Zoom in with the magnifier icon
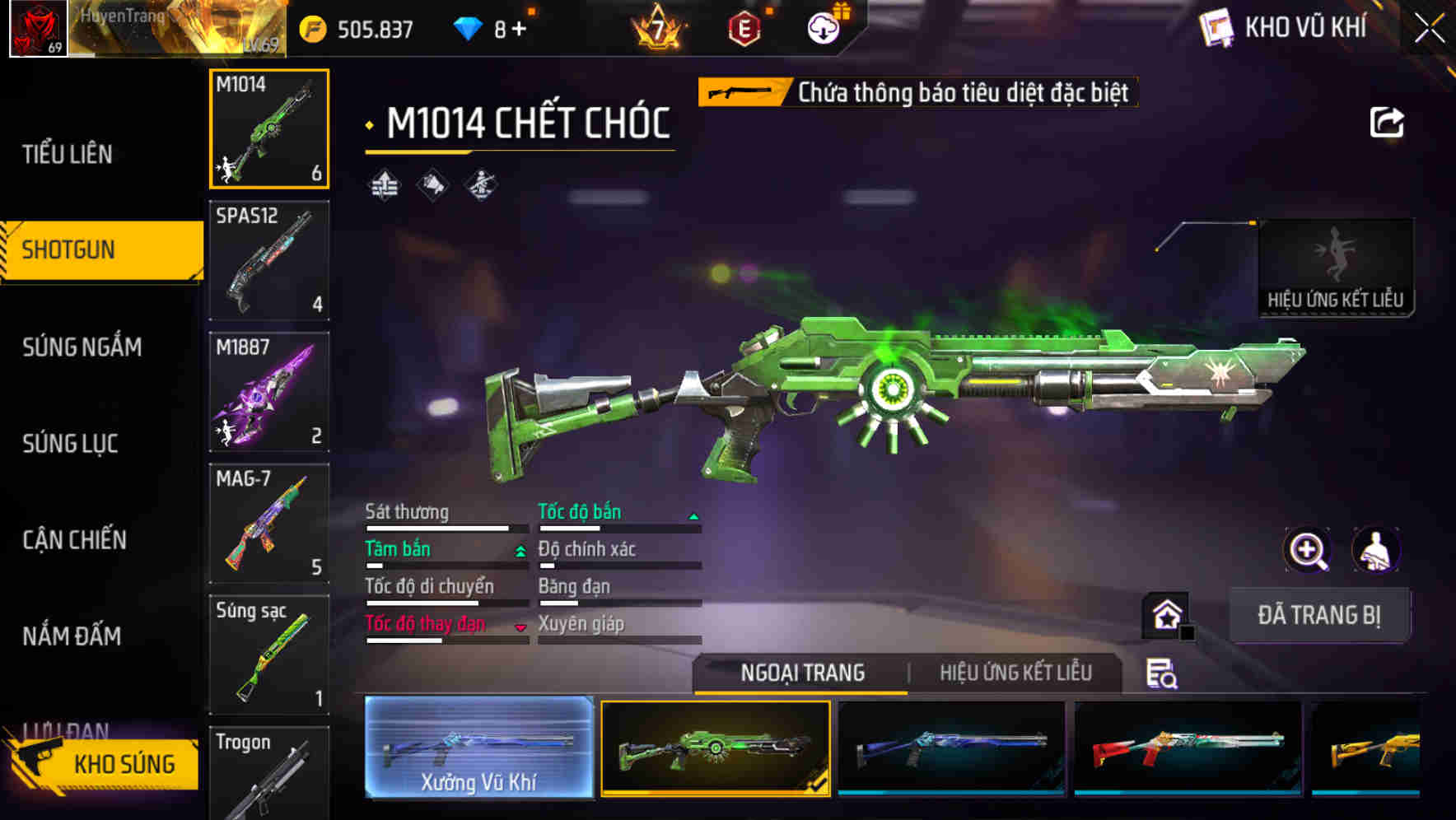This screenshot has height=820, width=1456. (1307, 550)
